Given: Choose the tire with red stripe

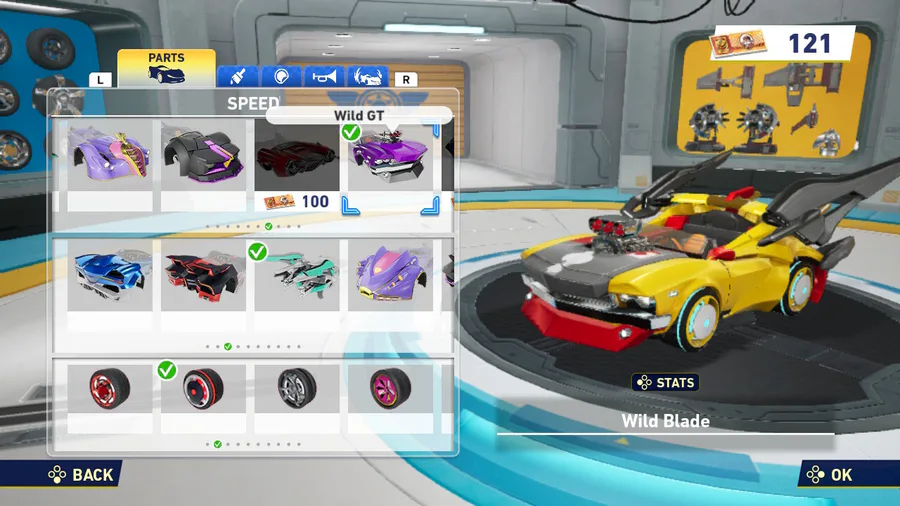Looking at the screenshot, I should pos(203,390).
